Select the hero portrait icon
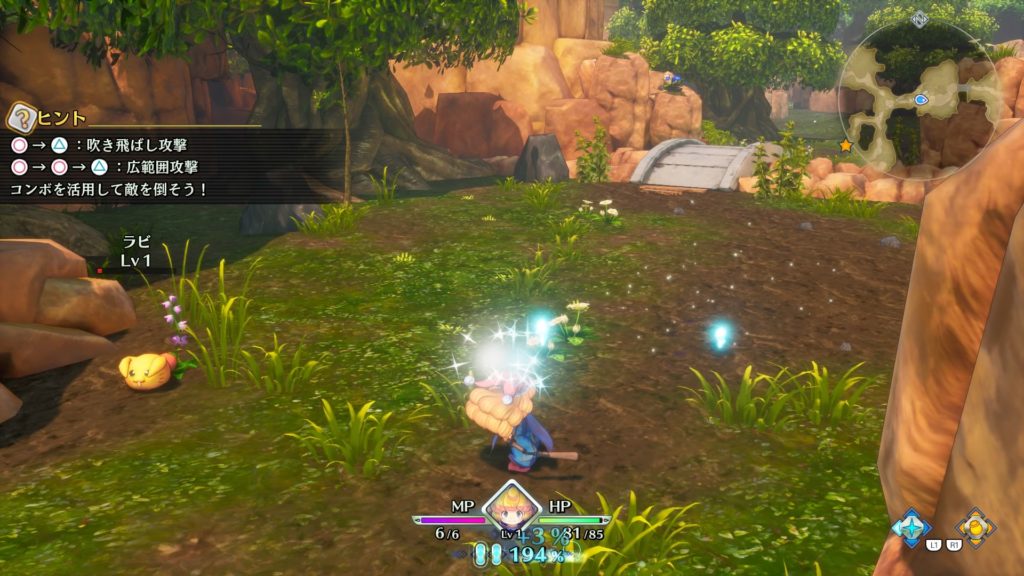Screen dimensions: 1024x576 (x=512, y=508)
